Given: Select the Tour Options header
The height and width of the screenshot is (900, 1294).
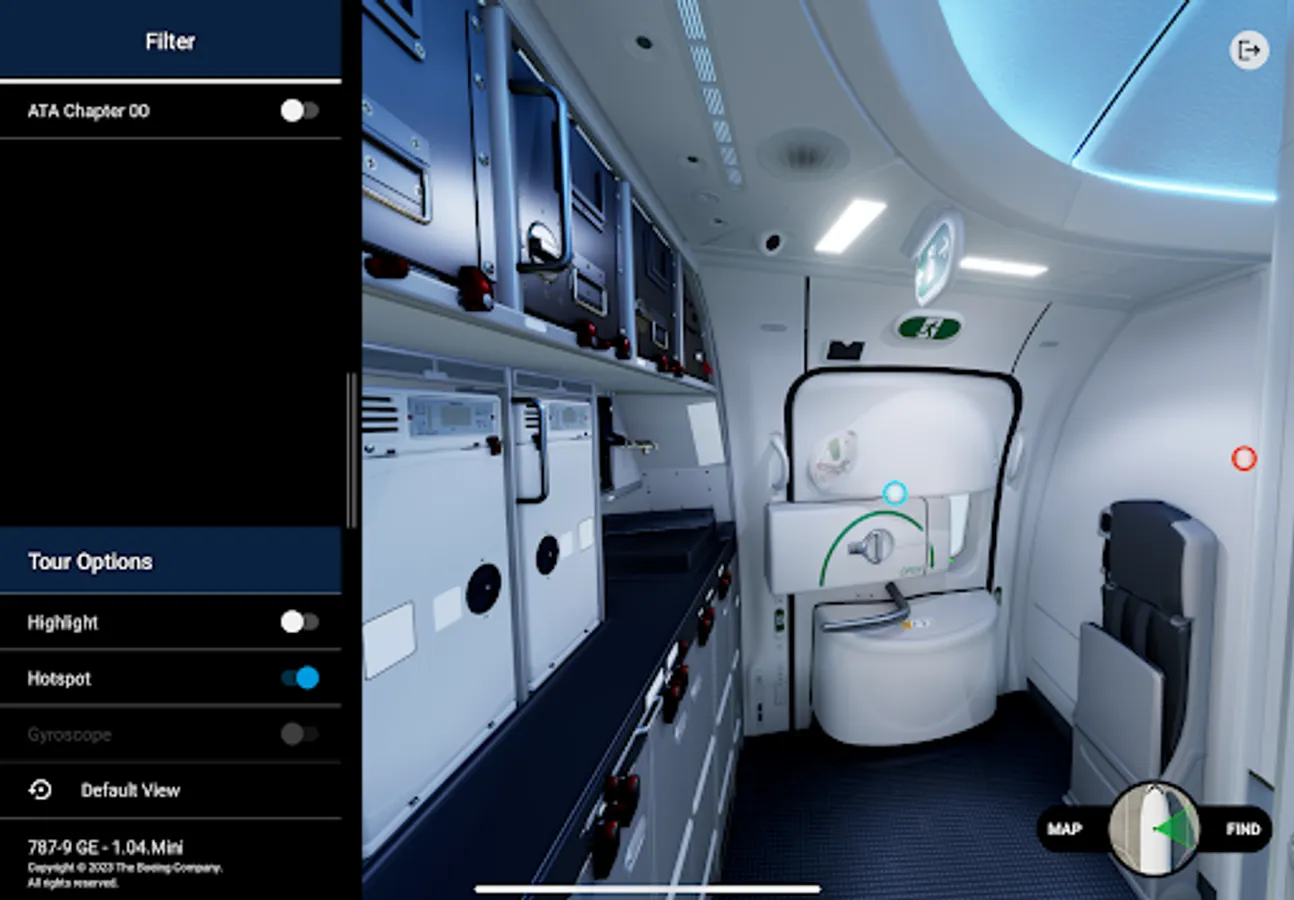Looking at the screenshot, I should tap(90, 562).
